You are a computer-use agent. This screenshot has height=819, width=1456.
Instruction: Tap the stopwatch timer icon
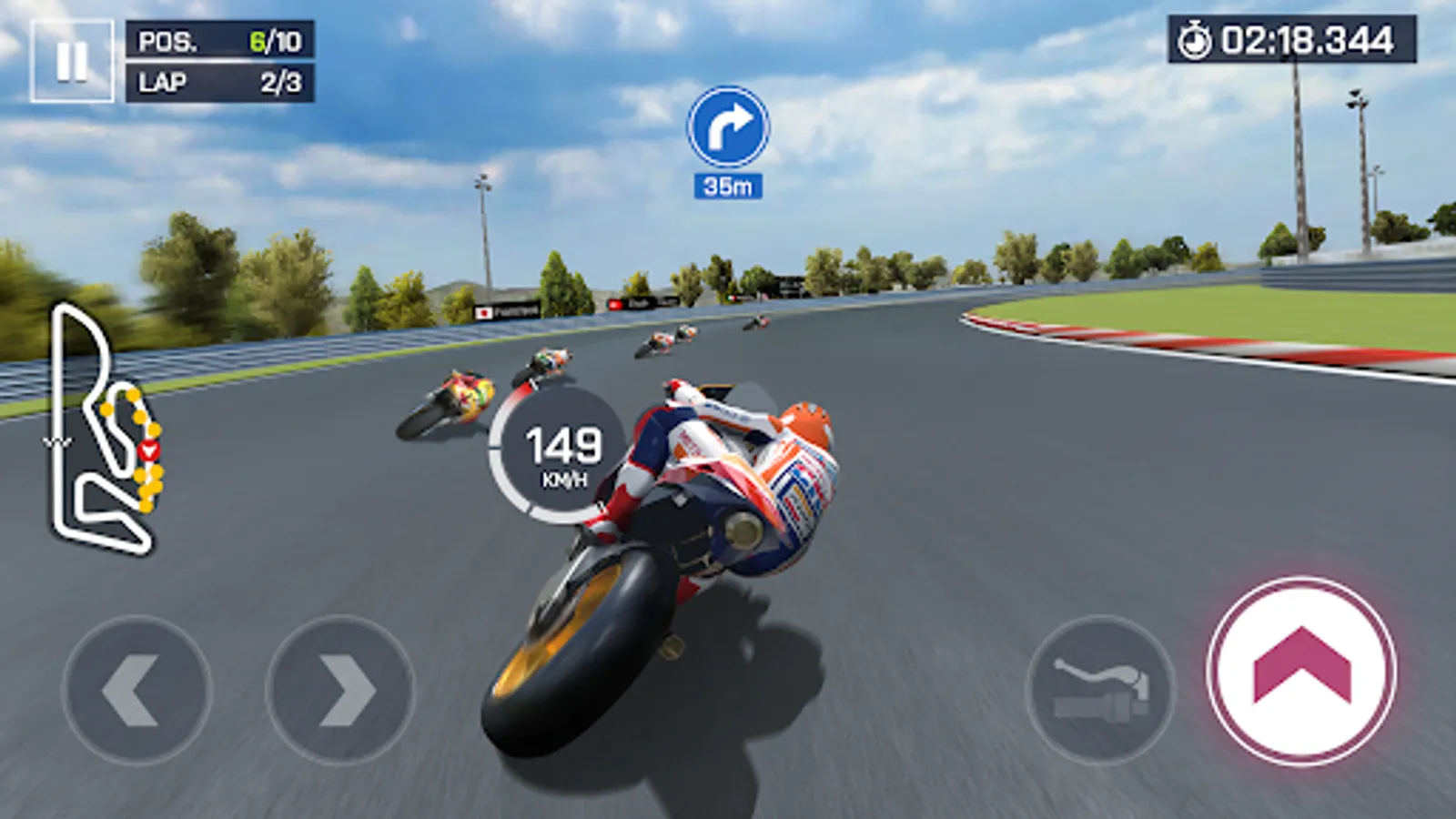[1197, 38]
